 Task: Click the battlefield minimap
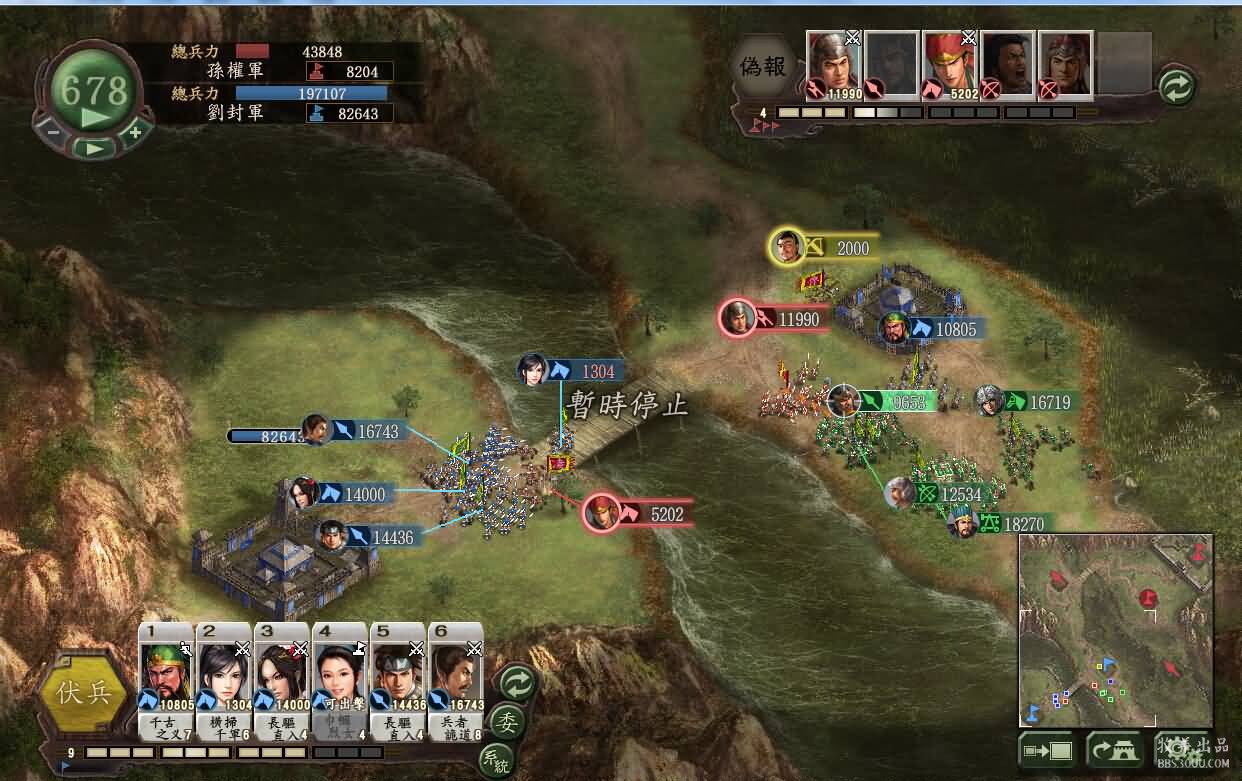pyautogui.click(x=1116, y=630)
